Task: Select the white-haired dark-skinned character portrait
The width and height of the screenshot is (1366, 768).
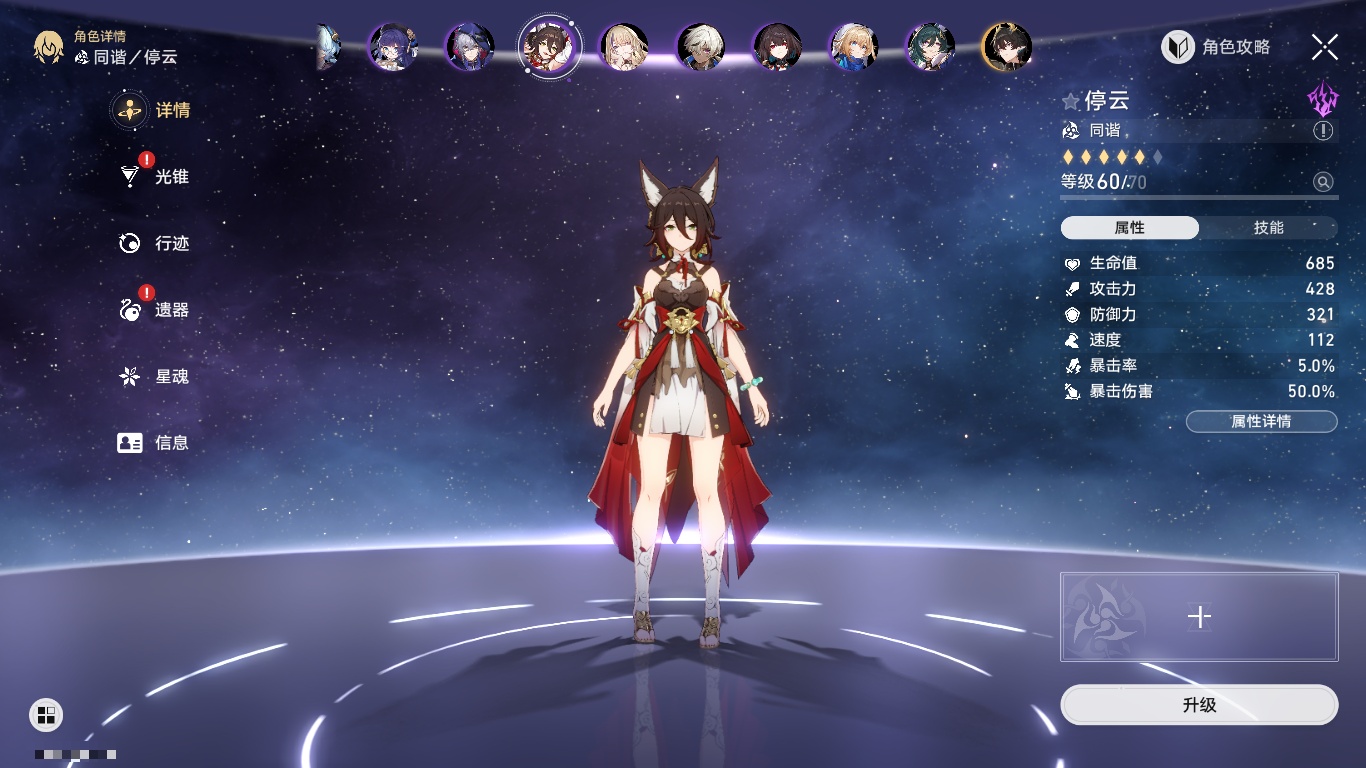Action: point(700,47)
